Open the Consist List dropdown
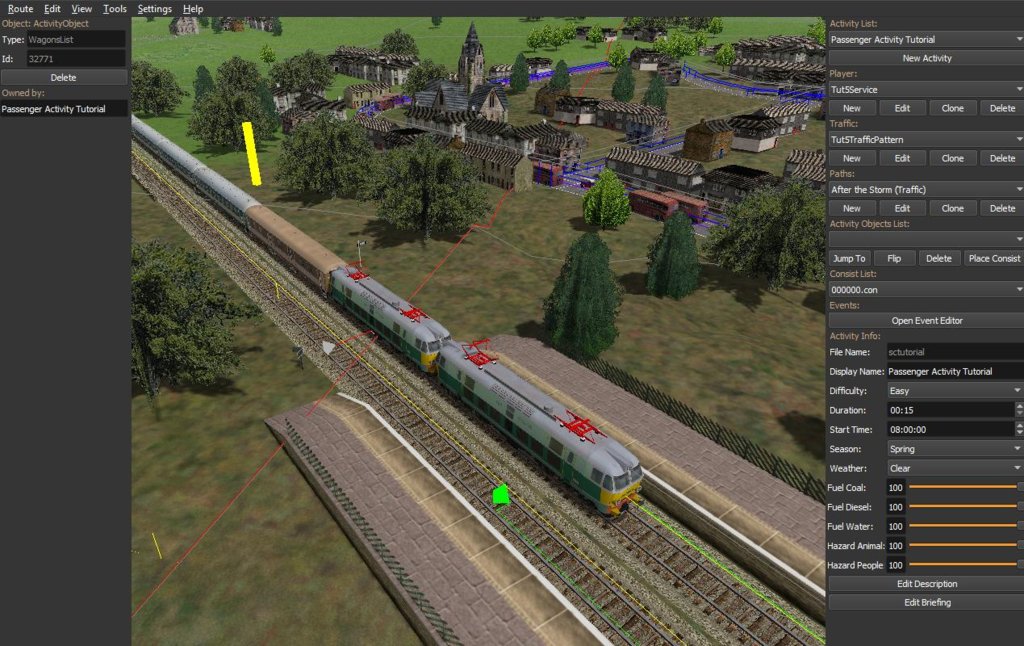Screen dimensions: 1024x646 pyautogui.click(x=925, y=289)
